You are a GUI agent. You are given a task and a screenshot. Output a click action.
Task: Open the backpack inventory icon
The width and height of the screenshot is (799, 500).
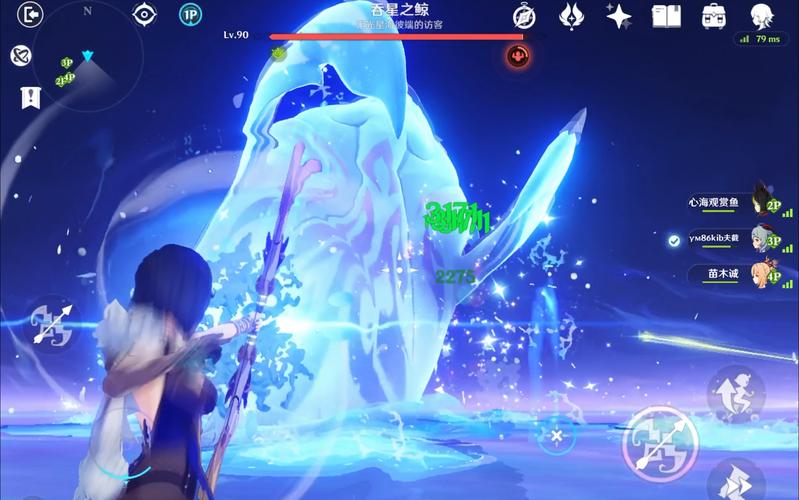tap(714, 16)
